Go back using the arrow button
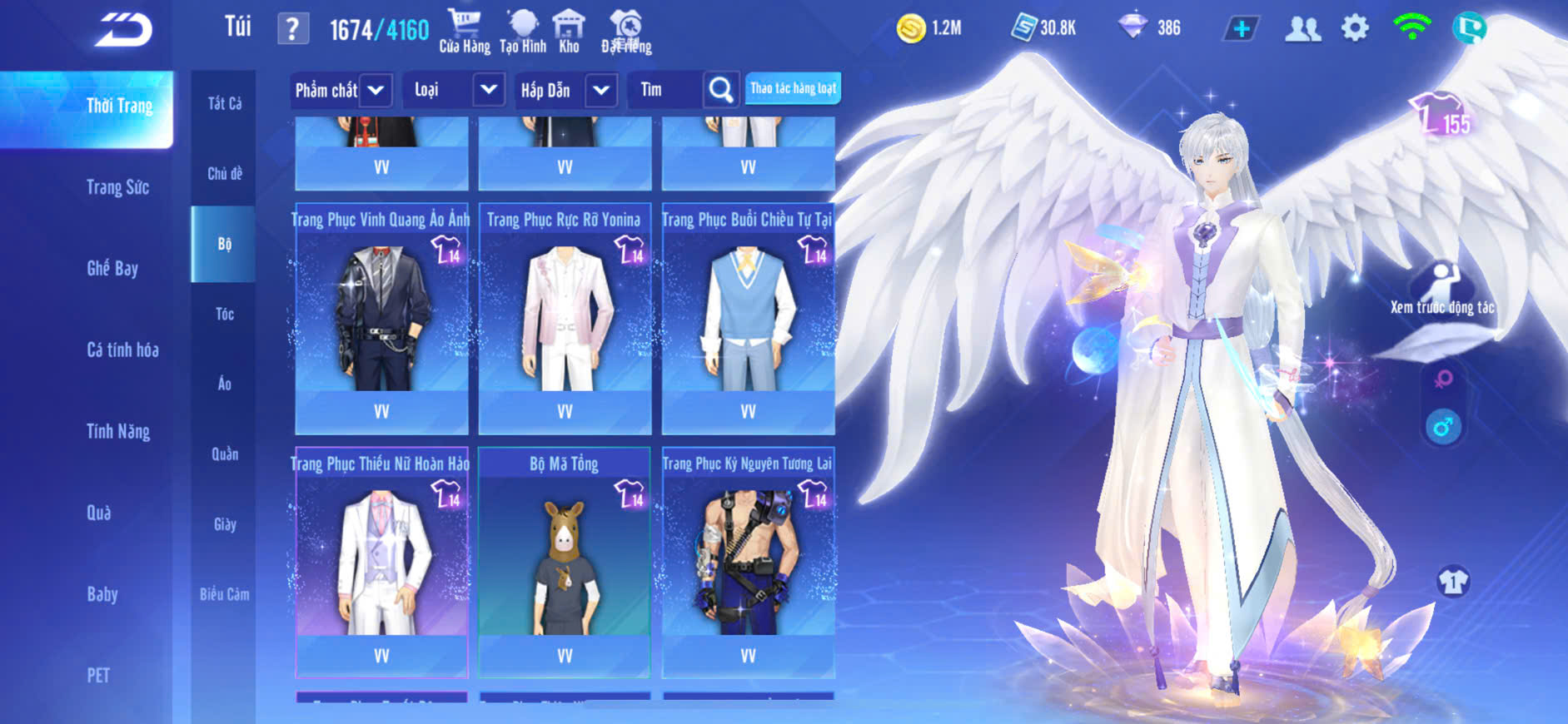The width and height of the screenshot is (1568, 724). point(123,30)
